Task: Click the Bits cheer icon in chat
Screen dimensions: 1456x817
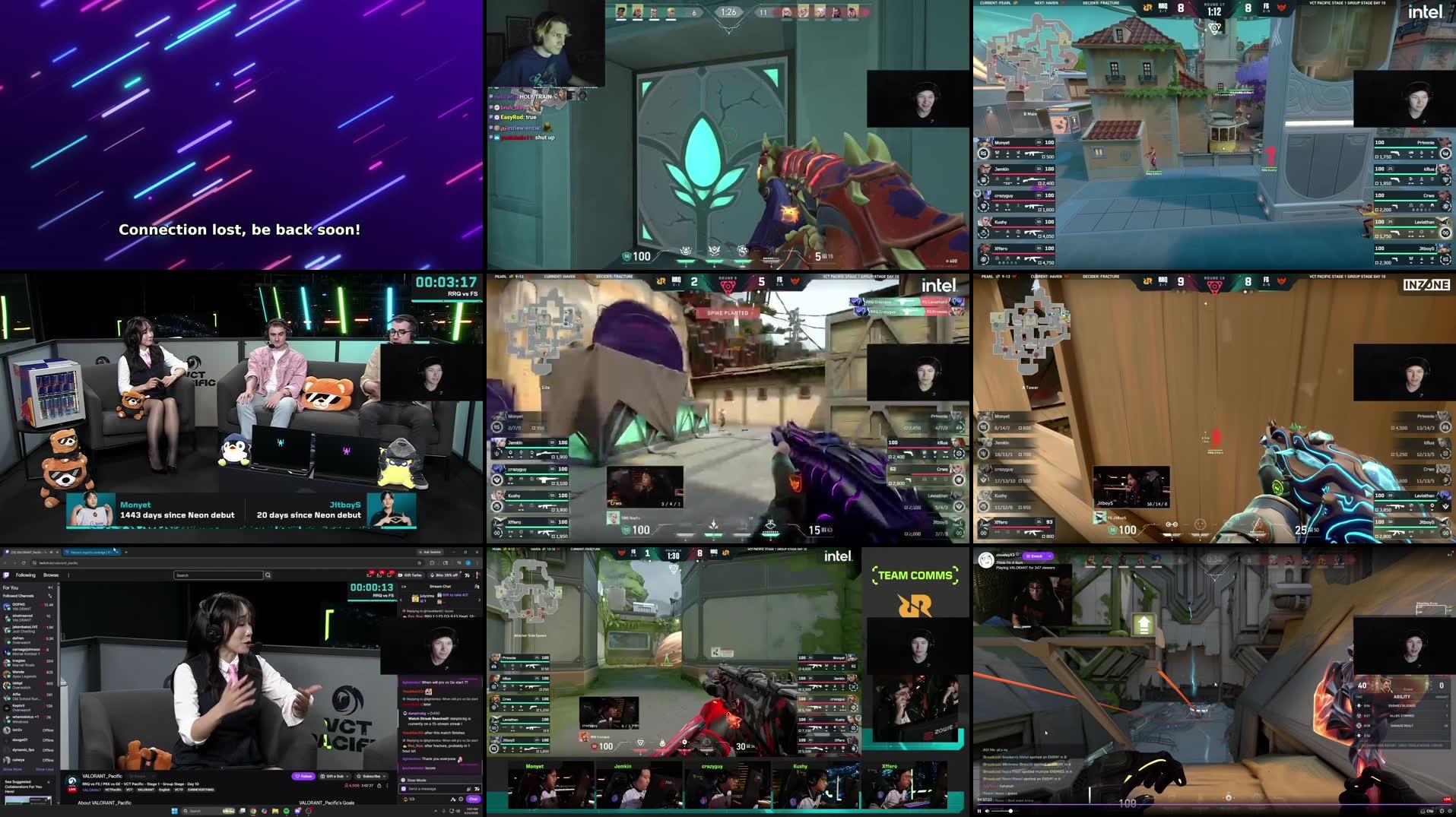Action: click(468, 790)
